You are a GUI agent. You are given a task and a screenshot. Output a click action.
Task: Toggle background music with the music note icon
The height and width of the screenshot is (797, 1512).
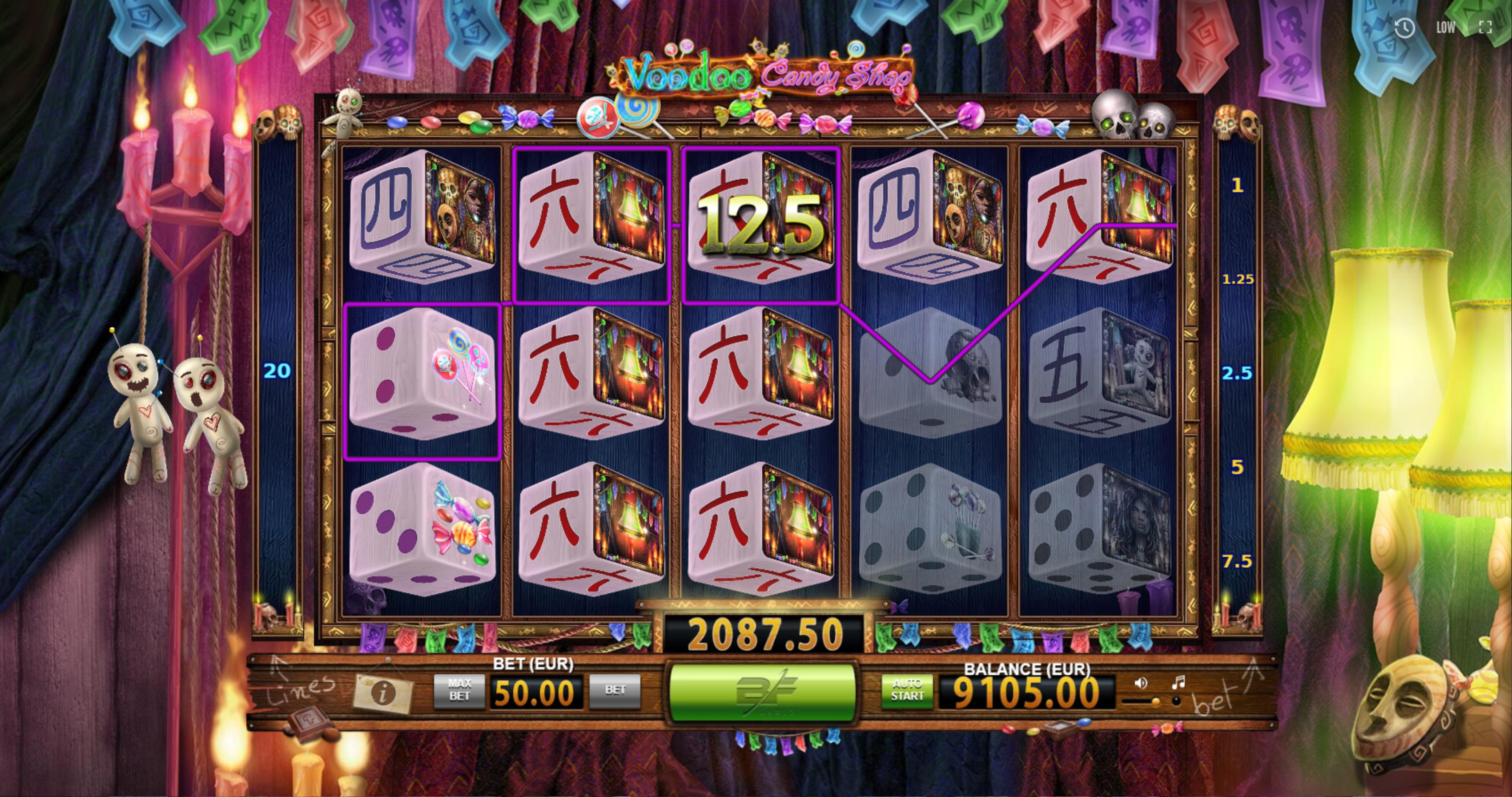click(x=1180, y=682)
